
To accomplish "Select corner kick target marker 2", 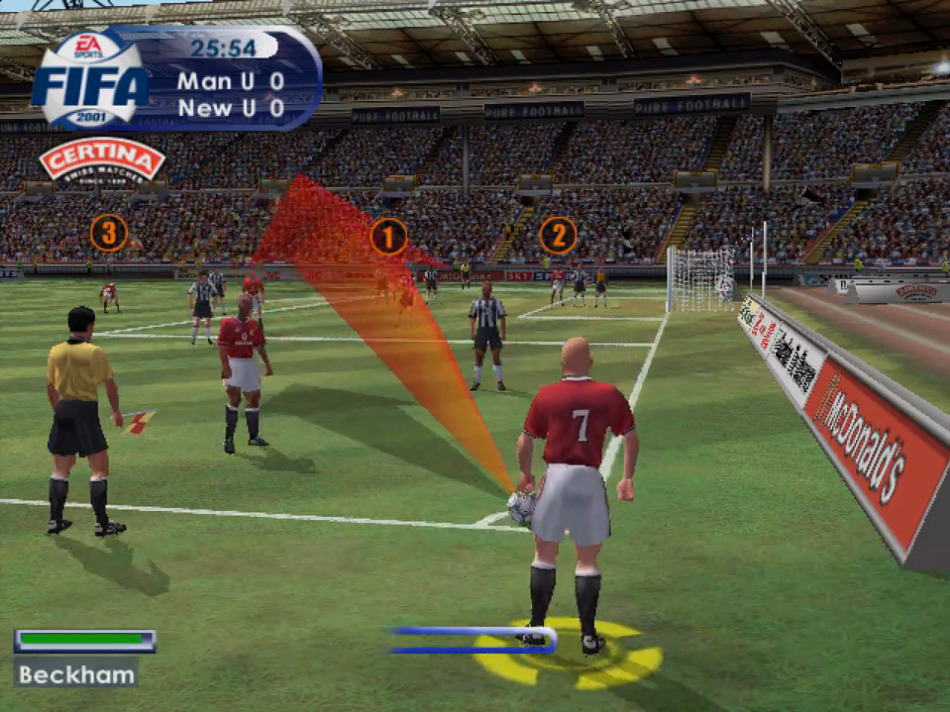I will click(558, 236).
